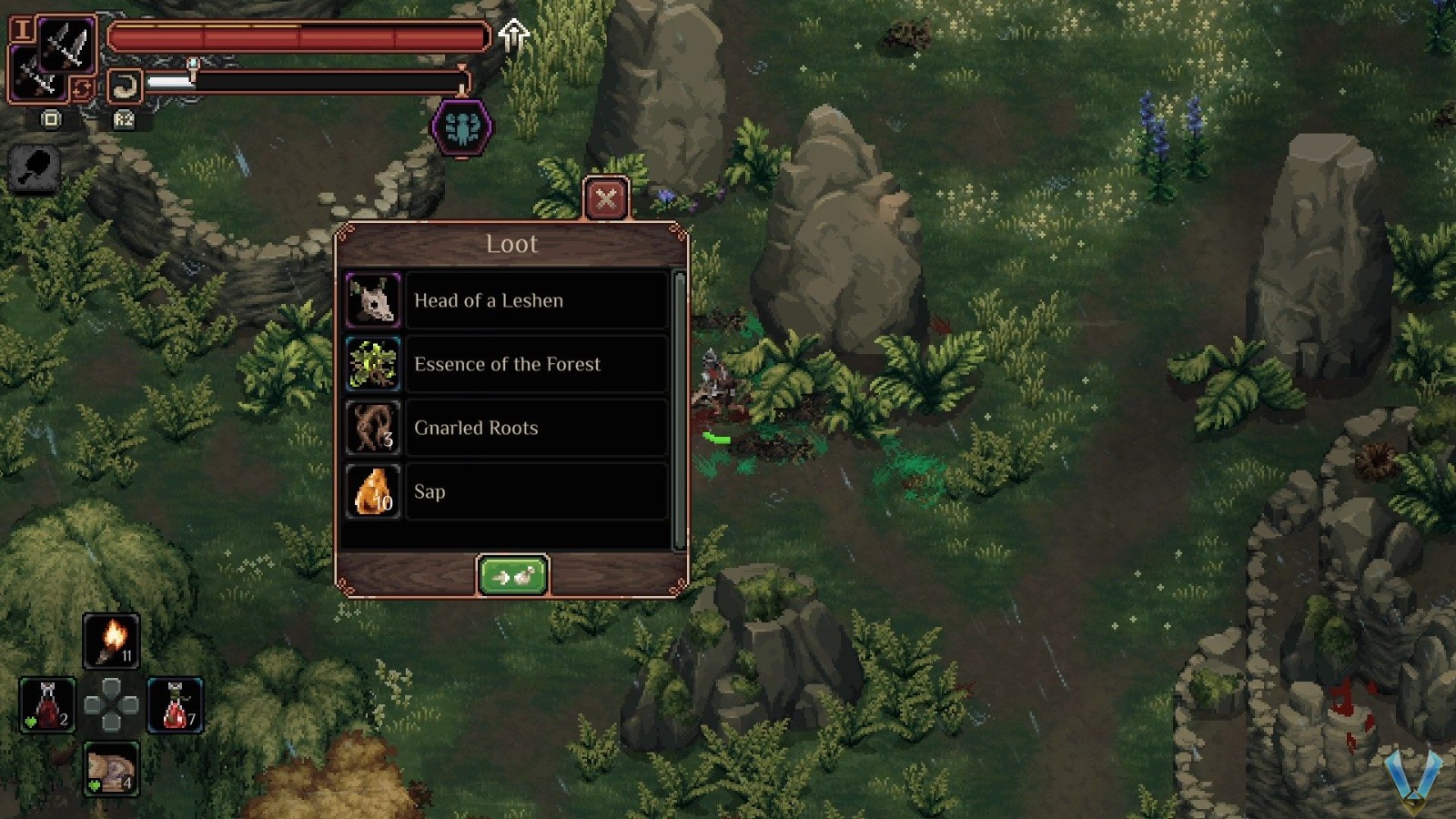Use the dark red potion with count 2
The width and height of the screenshot is (1456, 819).
tap(47, 704)
